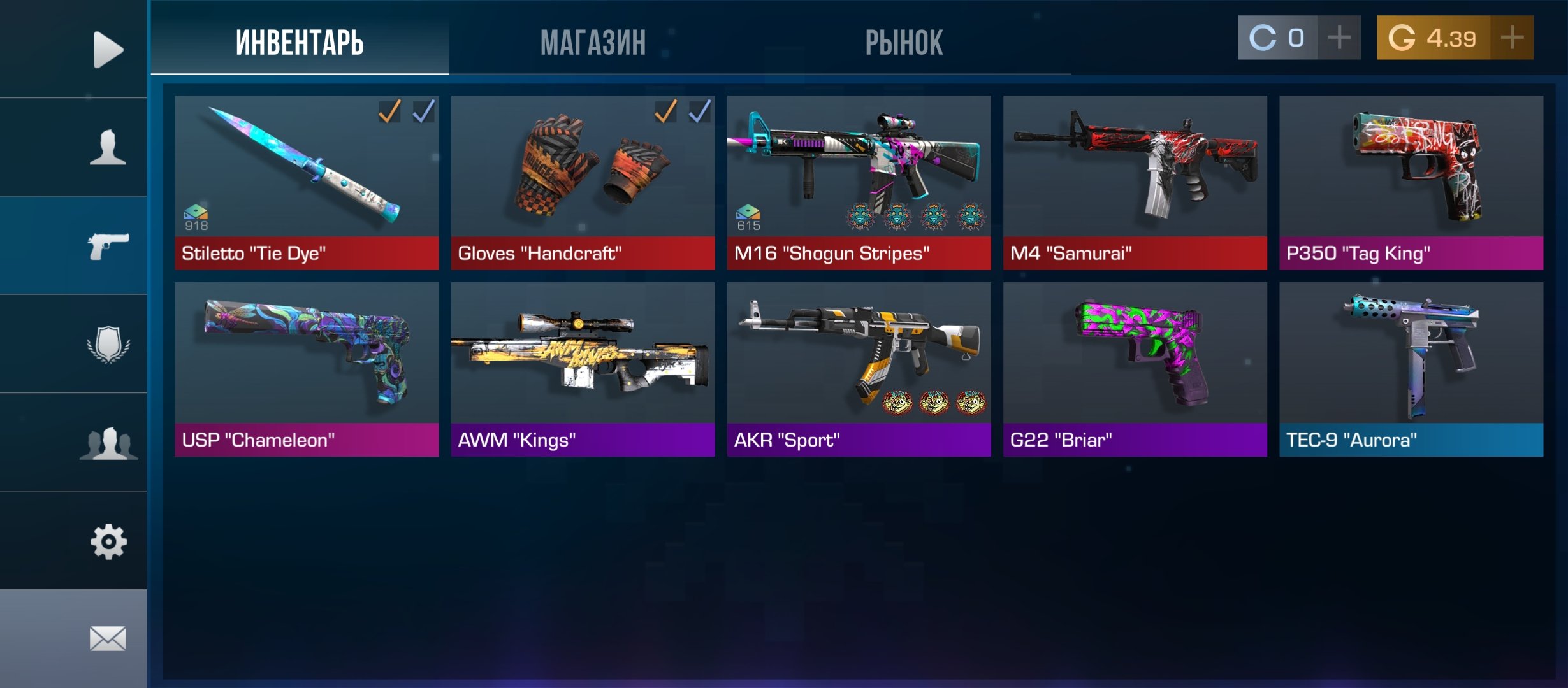Switch to the Магазин tab
The height and width of the screenshot is (688, 1568).
(593, 42)
